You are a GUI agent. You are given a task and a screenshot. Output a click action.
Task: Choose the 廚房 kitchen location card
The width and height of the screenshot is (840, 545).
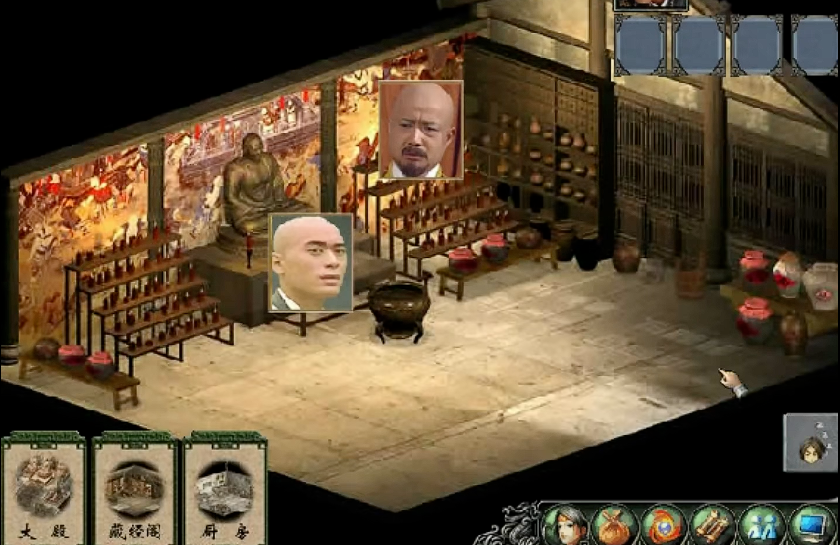(223, 490)
